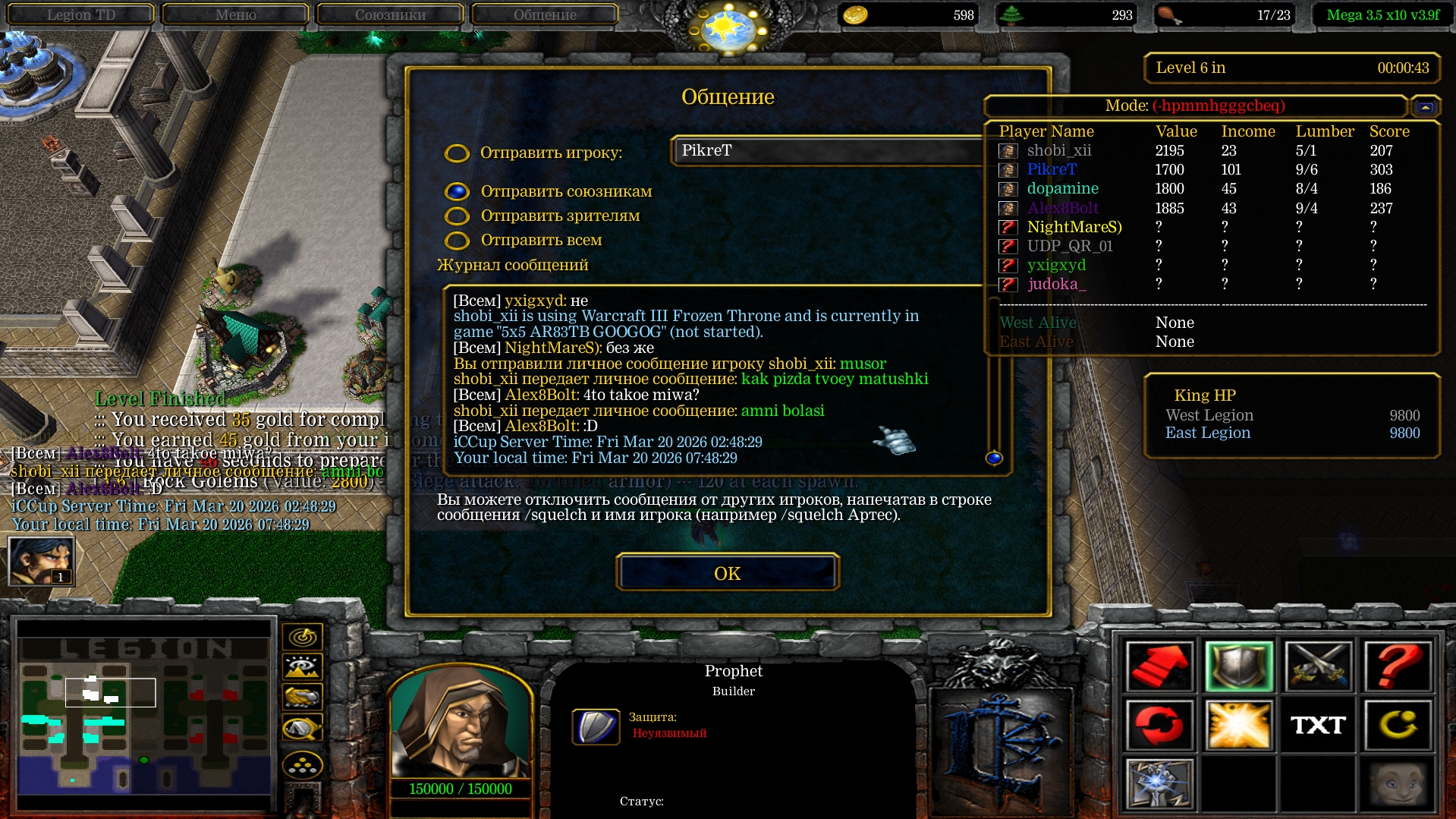1456x819 pixels.
Task: Open the Общение chat menu button
Action: point(544,14)
